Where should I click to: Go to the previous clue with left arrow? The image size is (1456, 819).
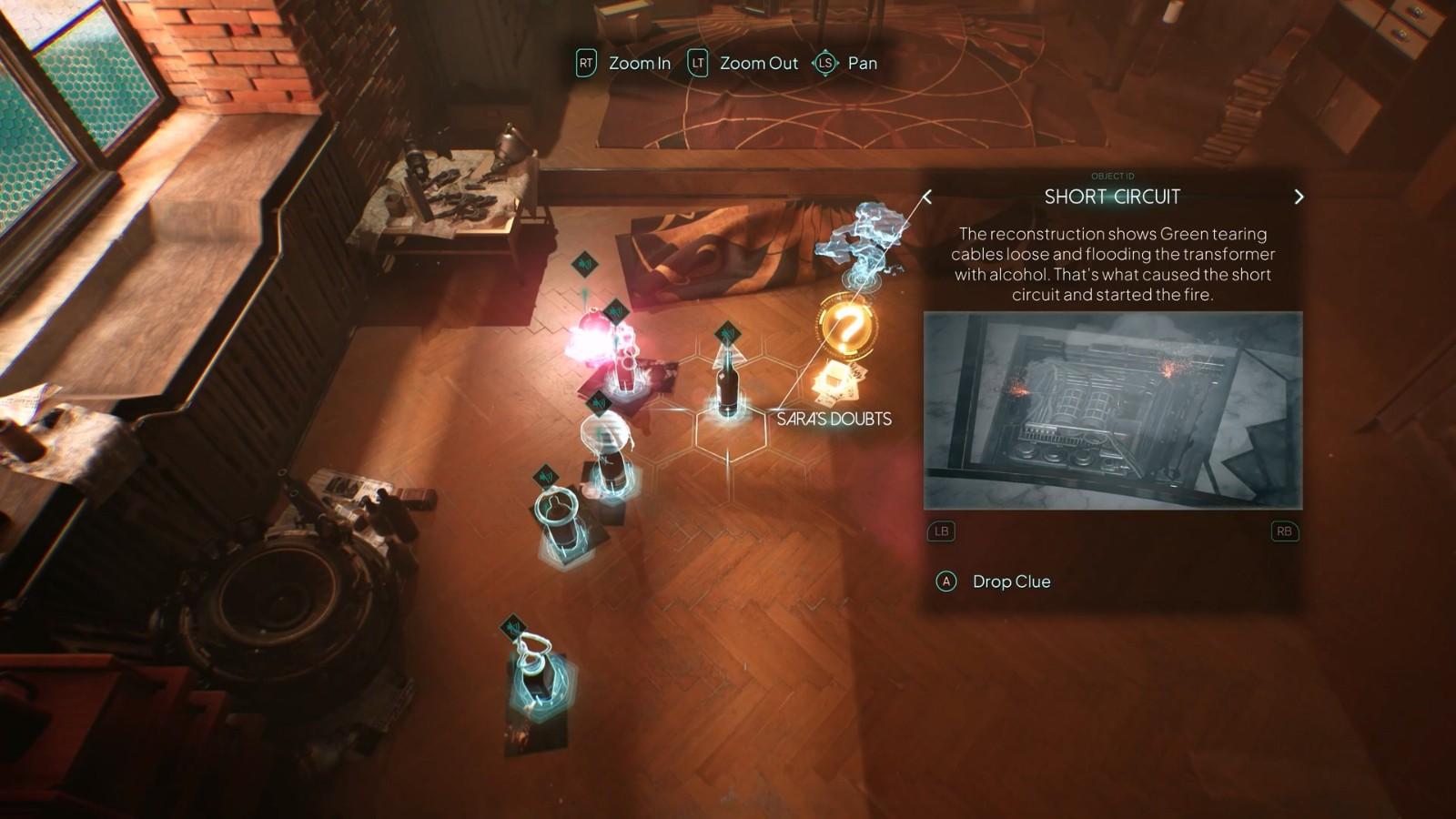point(927,197)
